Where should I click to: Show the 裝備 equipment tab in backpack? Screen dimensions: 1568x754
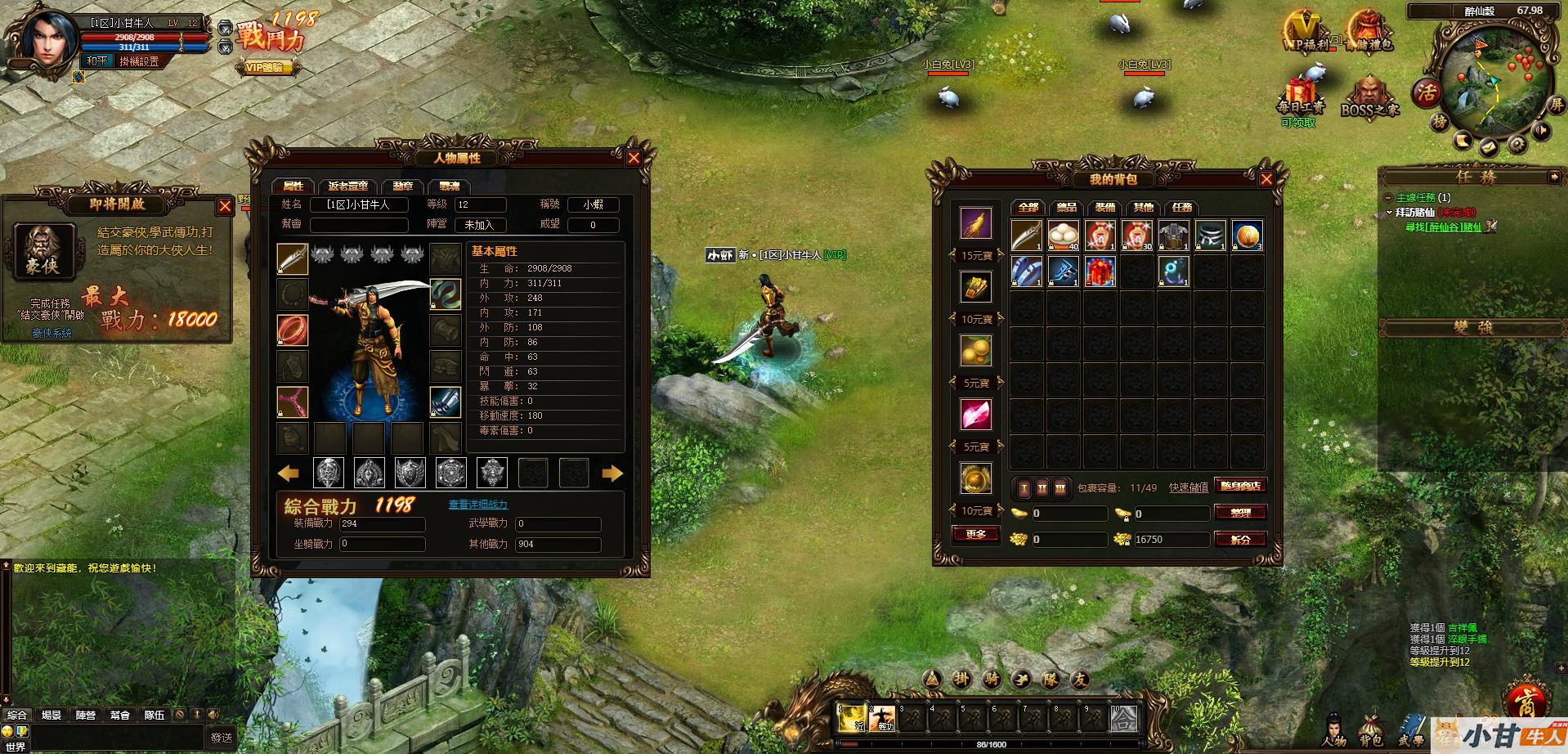[x=1104, y=208]
